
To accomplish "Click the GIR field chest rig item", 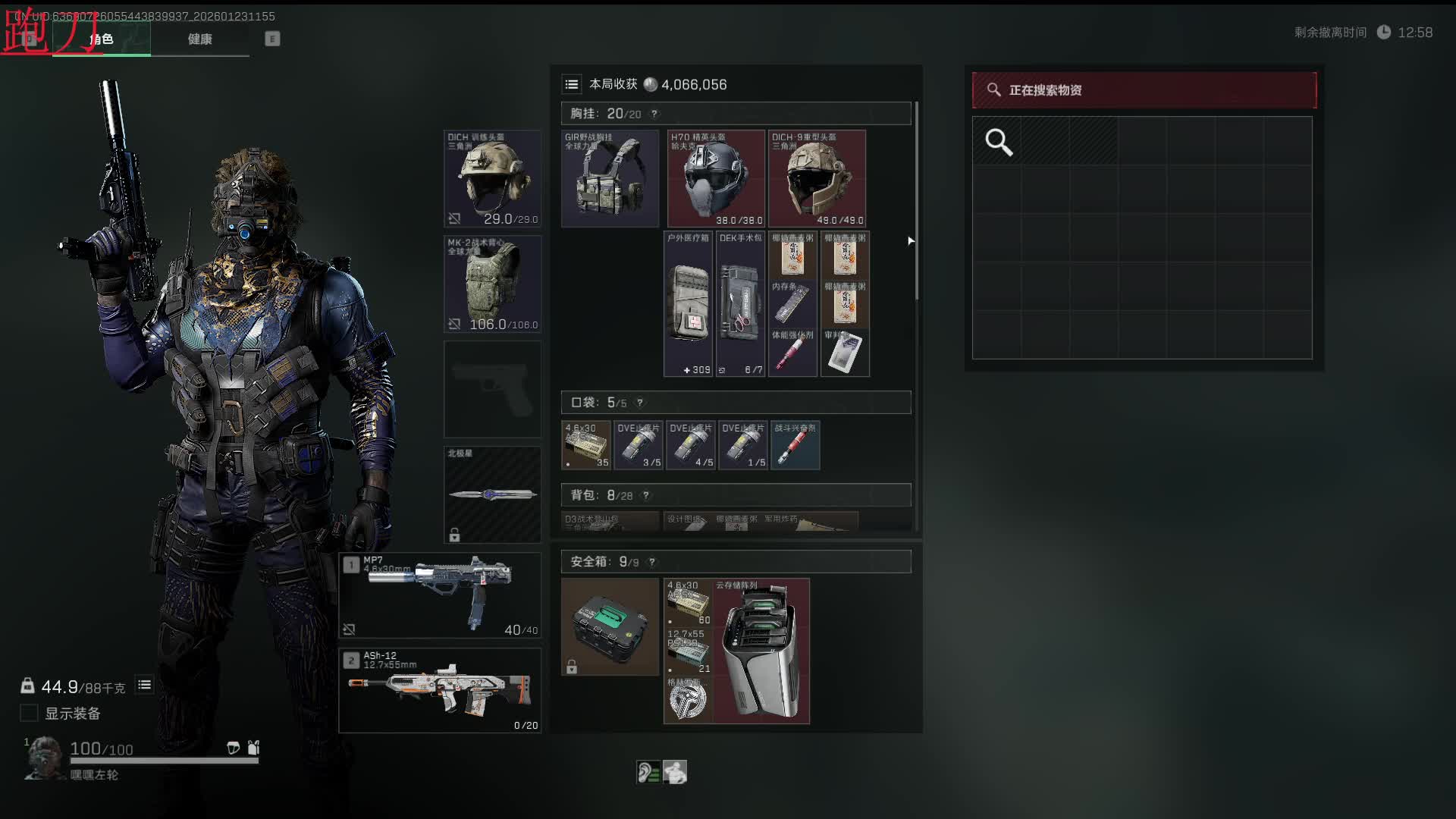I will click(610, 179).
